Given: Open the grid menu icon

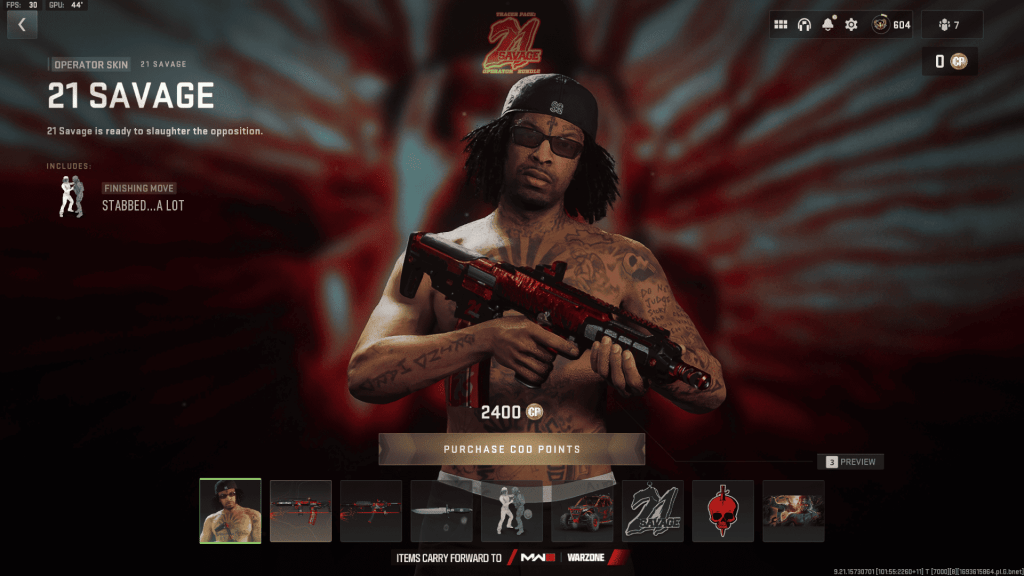Looking at the screenshot, I should tap(781, 25).
